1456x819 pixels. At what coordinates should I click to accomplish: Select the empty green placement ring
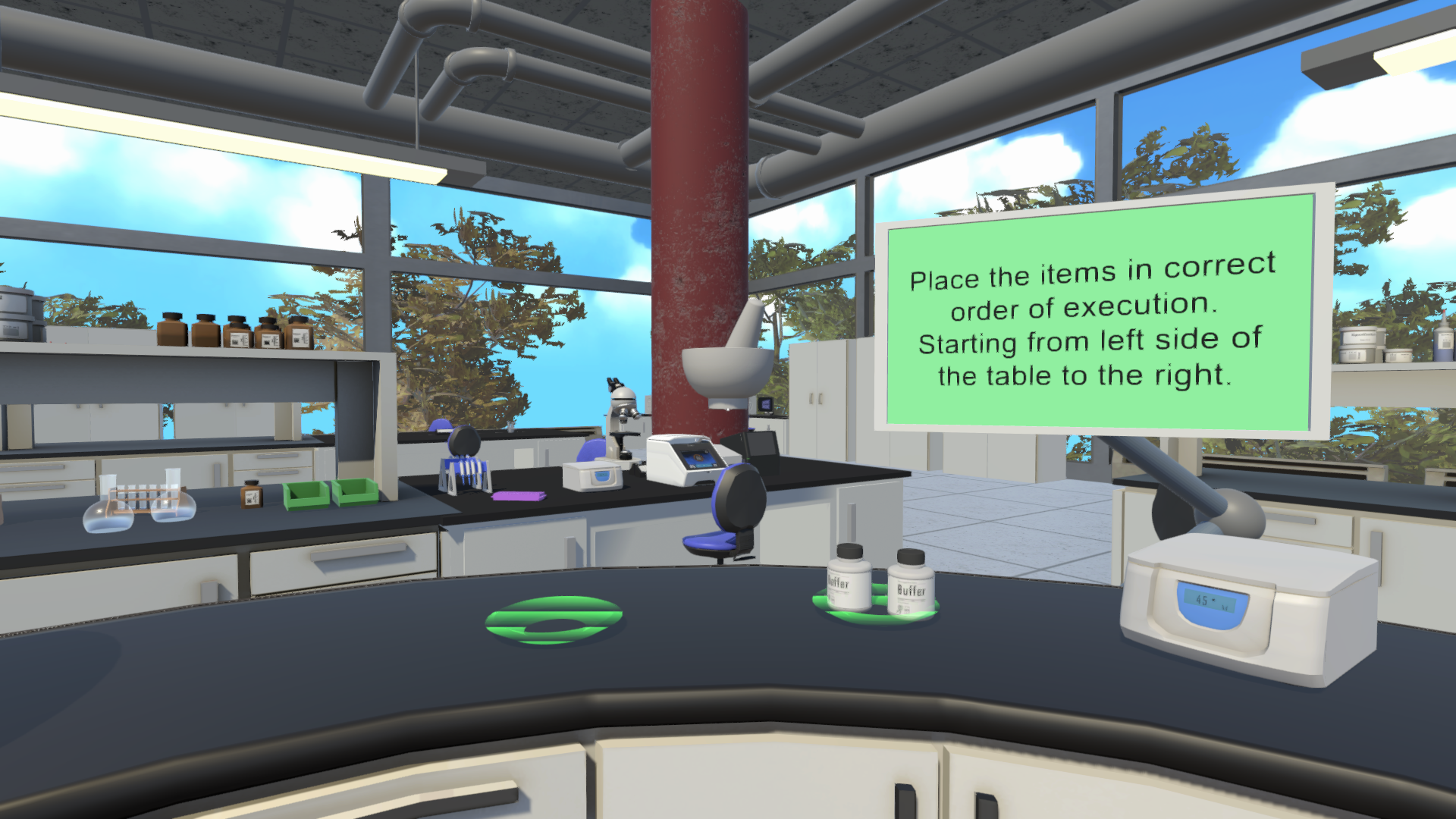tap(554, 620)
